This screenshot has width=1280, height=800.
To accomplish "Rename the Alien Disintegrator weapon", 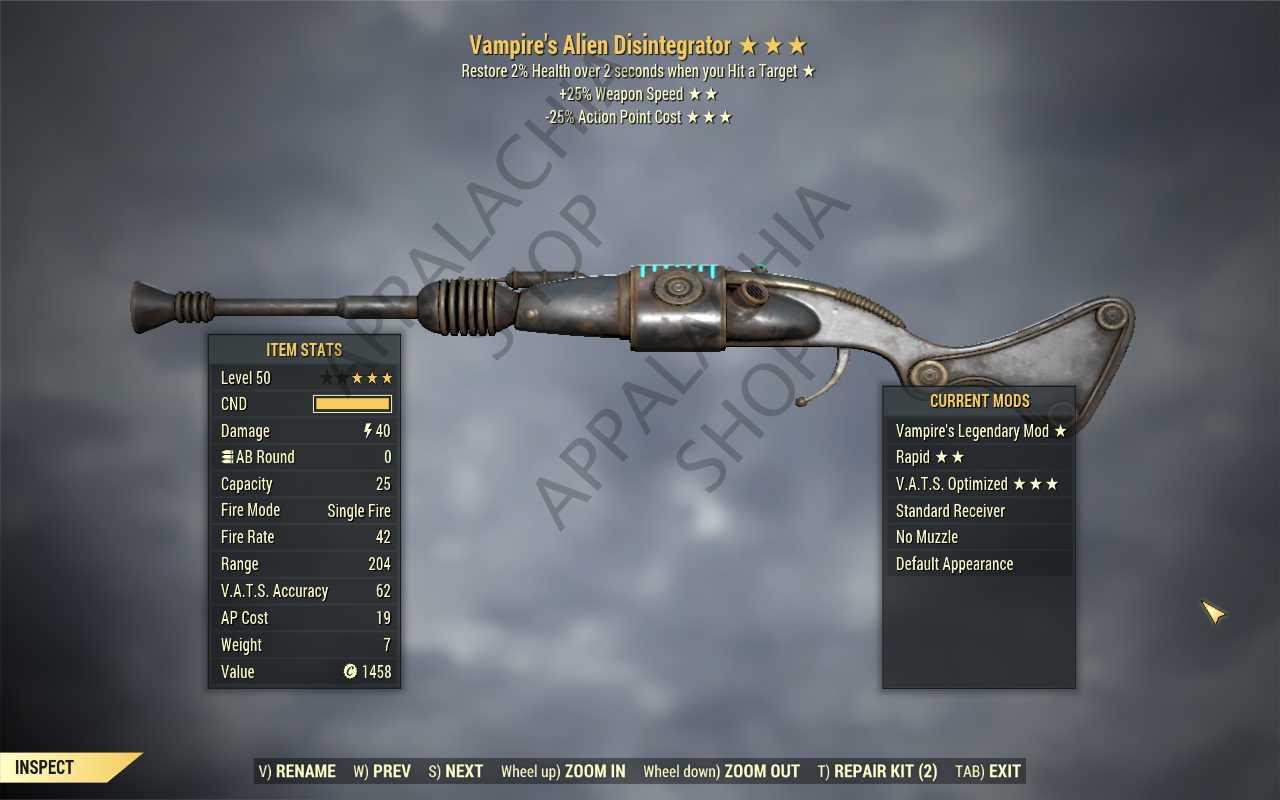I will 297,771.
